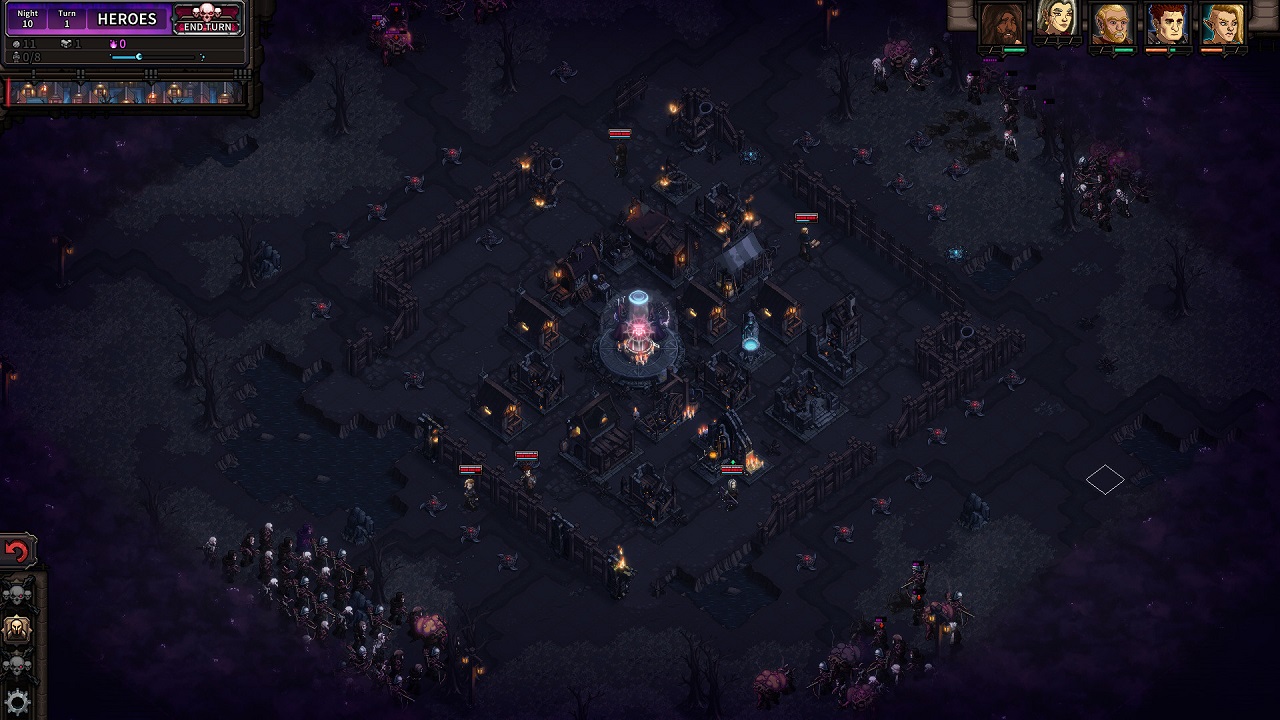Select the brown-bearded hero portrait

[1001, 24]
